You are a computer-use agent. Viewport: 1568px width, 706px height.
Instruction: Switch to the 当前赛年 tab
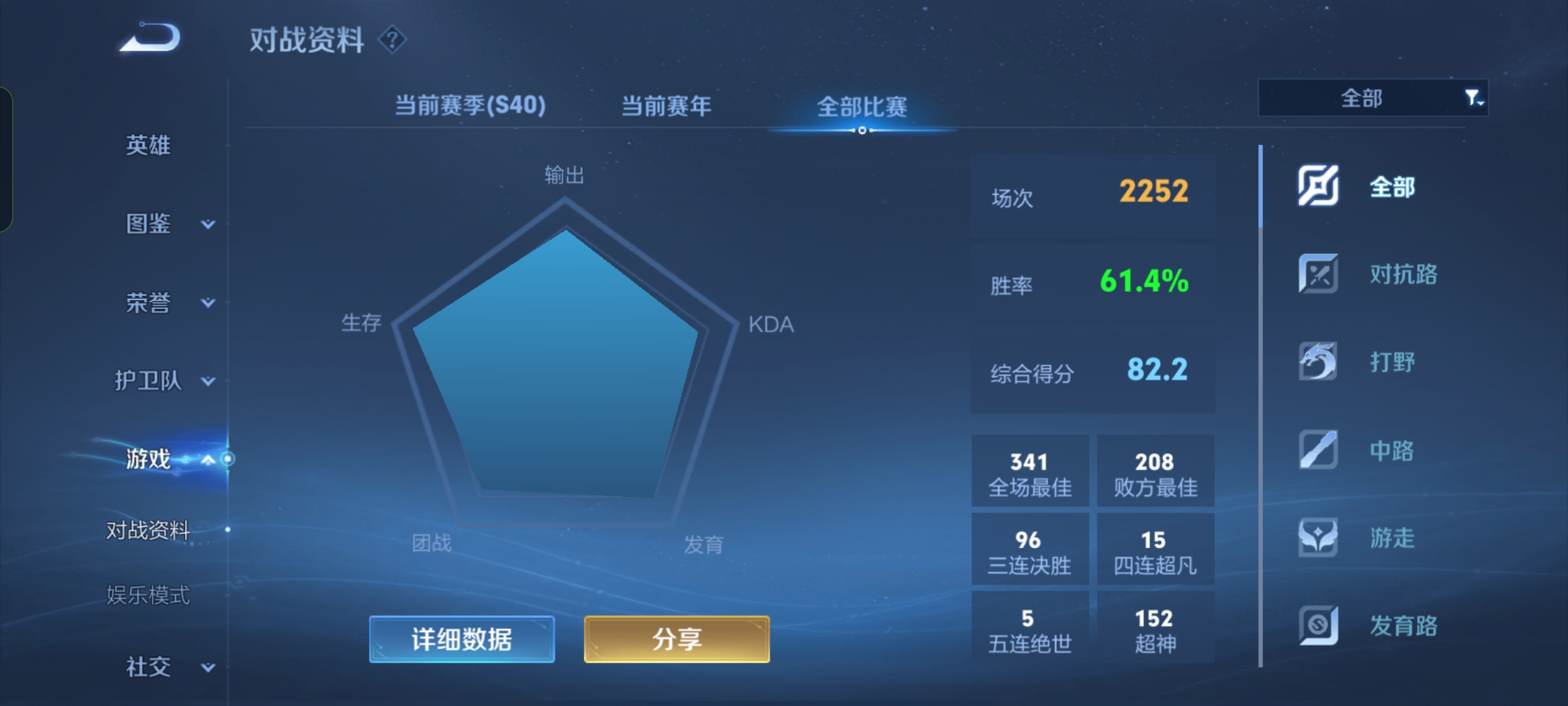pos(668,105)
